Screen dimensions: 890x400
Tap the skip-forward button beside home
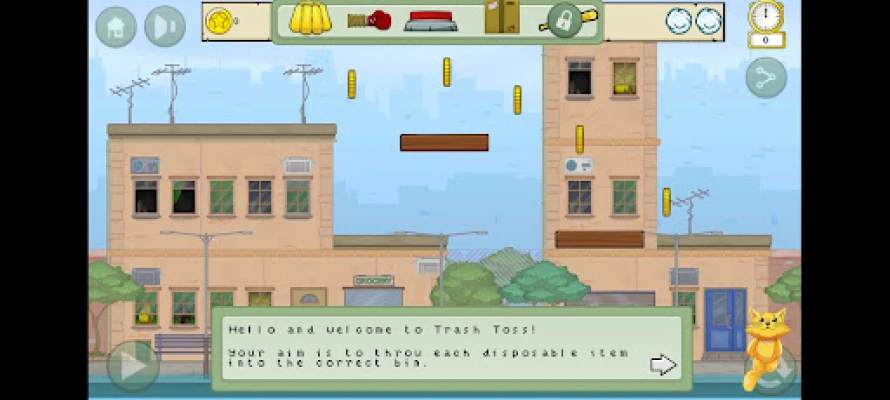(165, 27)
